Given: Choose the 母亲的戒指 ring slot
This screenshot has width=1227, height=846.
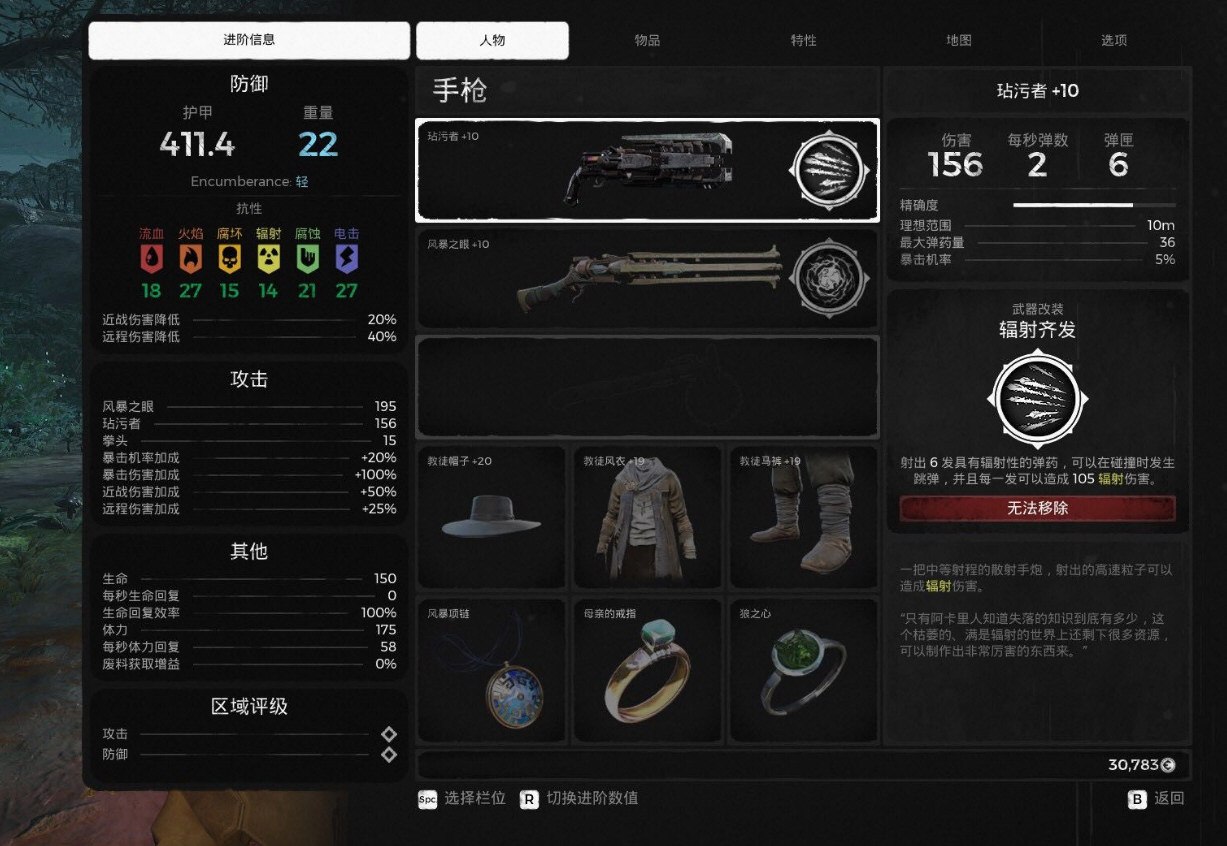Looking at the screenshot, I should (x=647, y=671).
